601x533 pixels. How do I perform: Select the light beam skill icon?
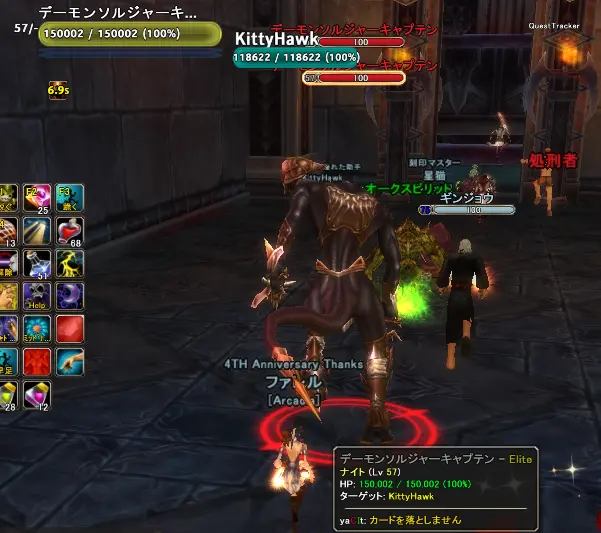pyautogui.click(x=38, y=231)
